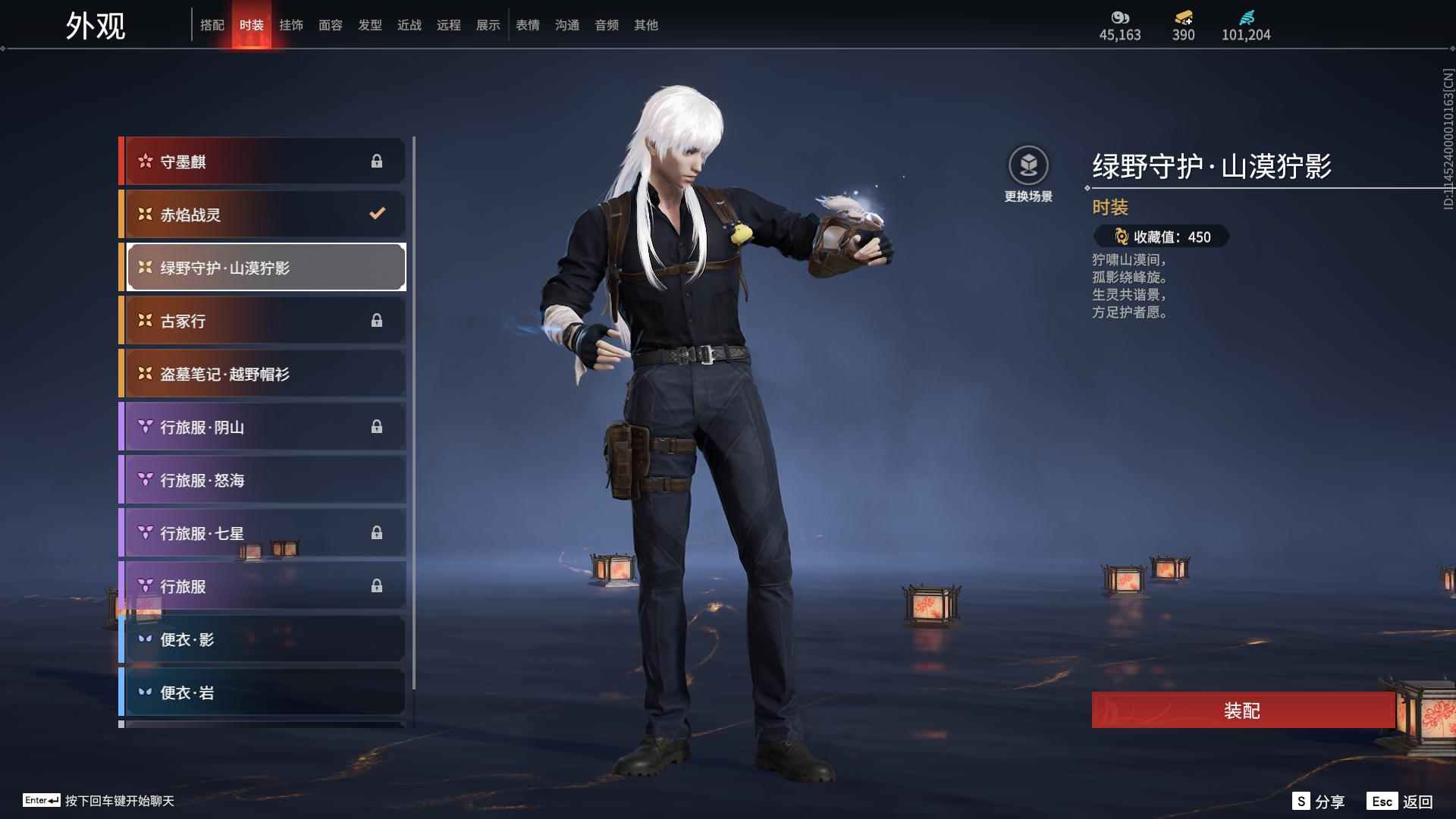Choose the 行旅服·阴山 outfit row
The width and height of the screenshot is (1456, 819).
coord(262,427)
